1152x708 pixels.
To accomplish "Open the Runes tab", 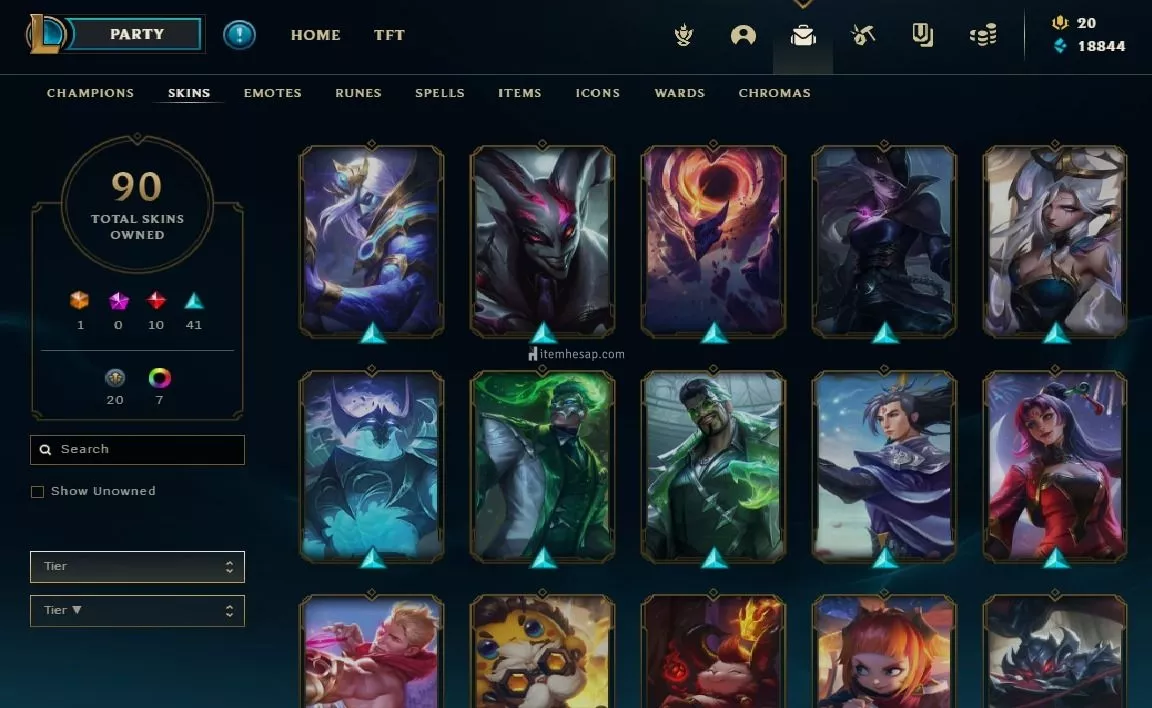I will pos(358,93).
